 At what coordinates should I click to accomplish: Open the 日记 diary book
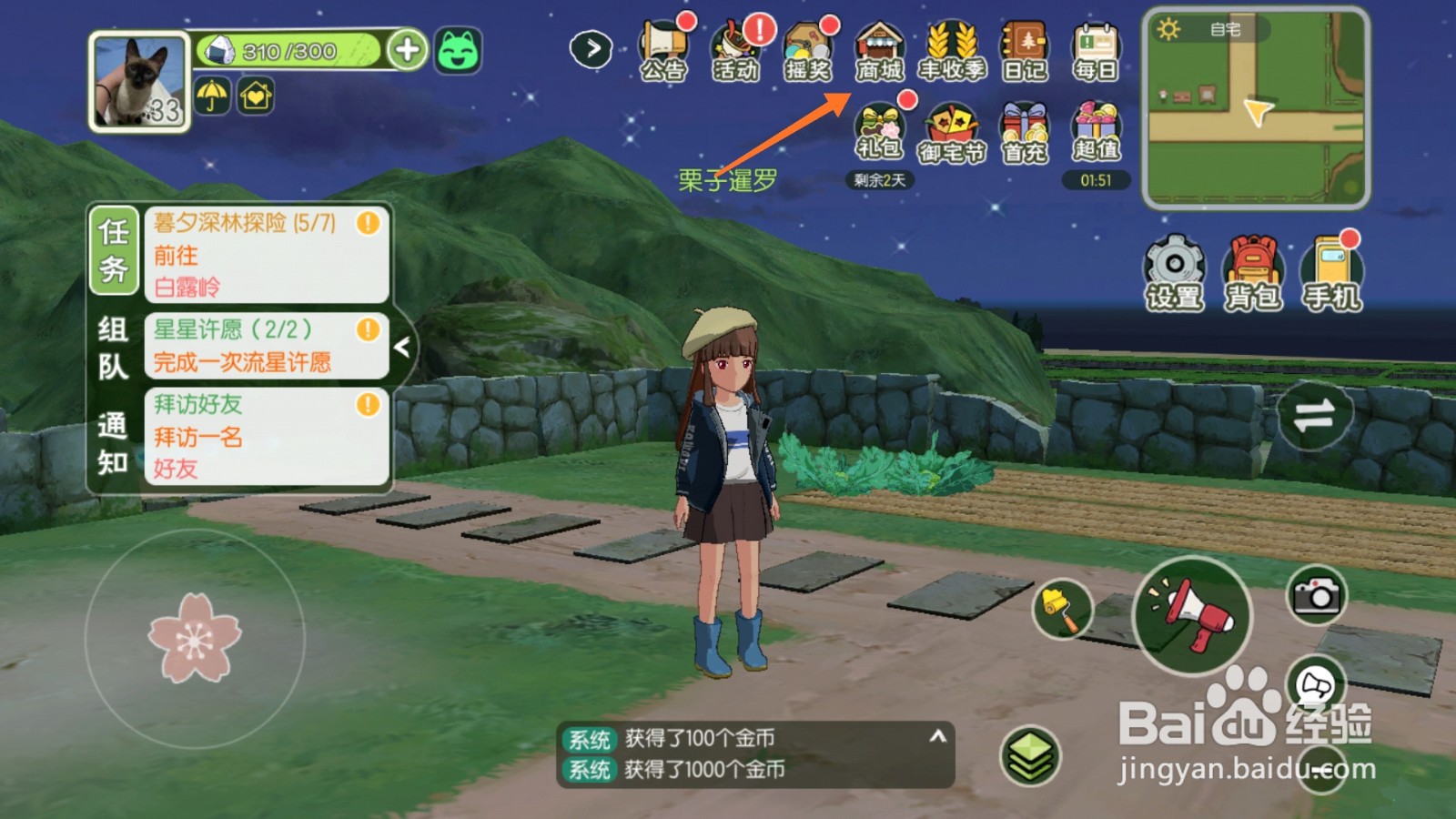point(1025,52)
